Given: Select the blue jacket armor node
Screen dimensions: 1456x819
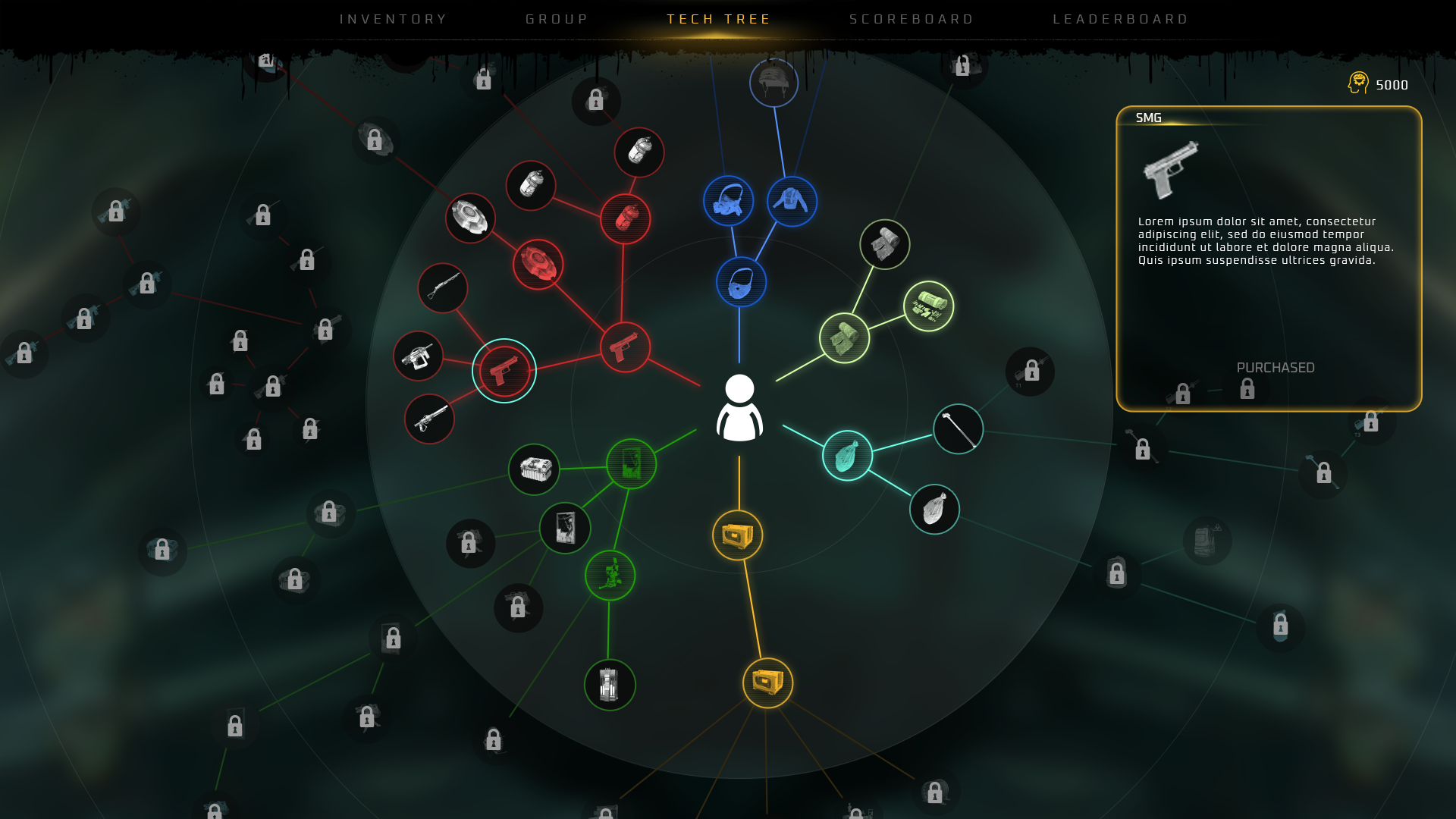Looking at the screenshot, I should tap(792, 200).
